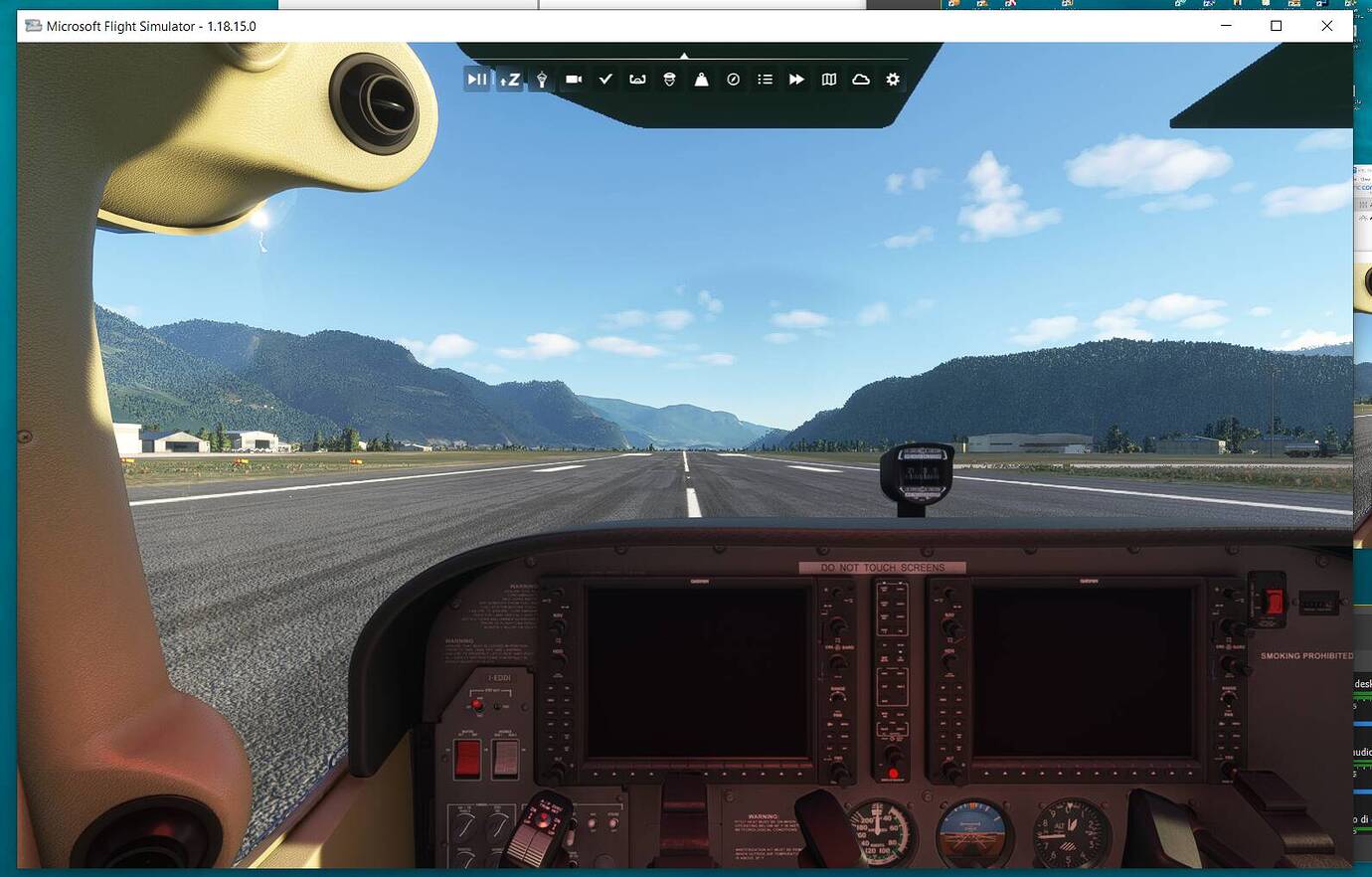Screen dimensions: 1372x877
Task: Open the VFR Map
Action: pos(828,80)
